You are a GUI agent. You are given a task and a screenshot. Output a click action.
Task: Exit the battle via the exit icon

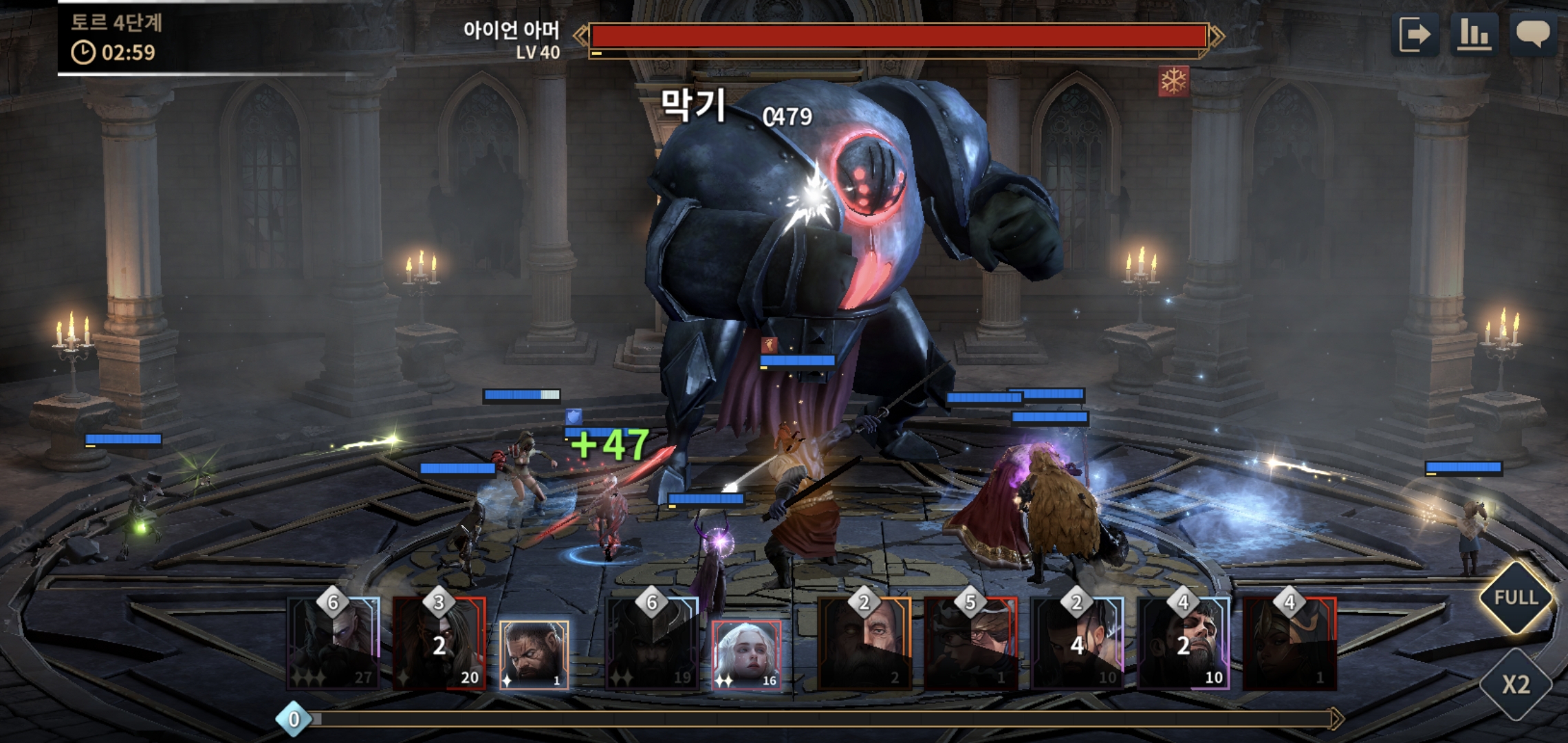tap(1415, 34)
